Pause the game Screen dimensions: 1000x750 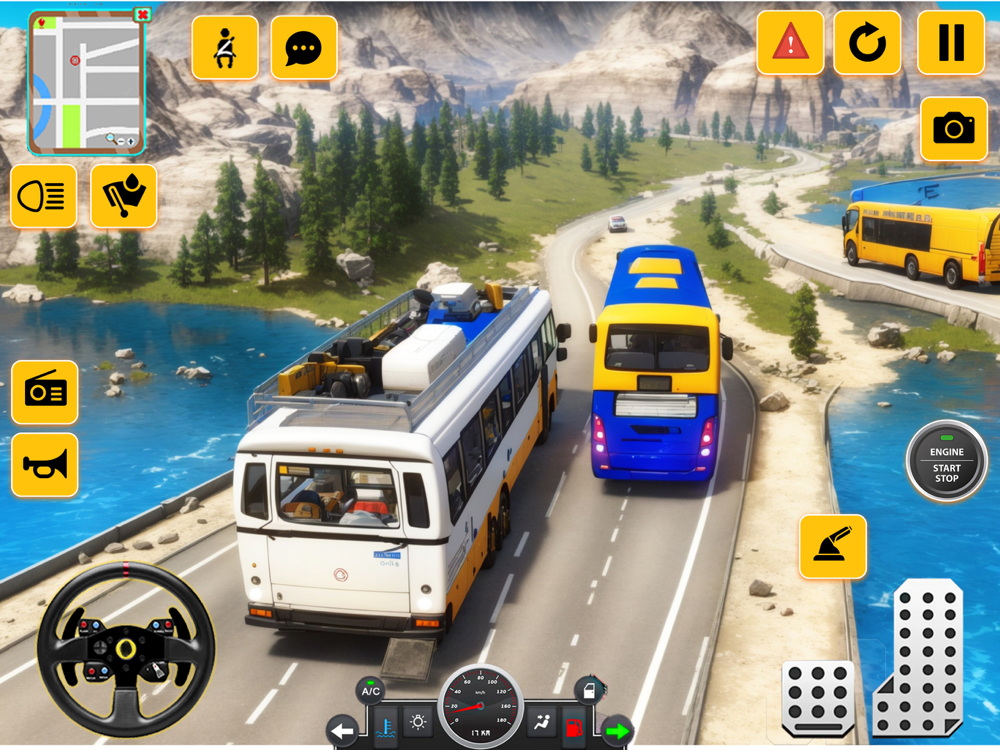point(951,42)
